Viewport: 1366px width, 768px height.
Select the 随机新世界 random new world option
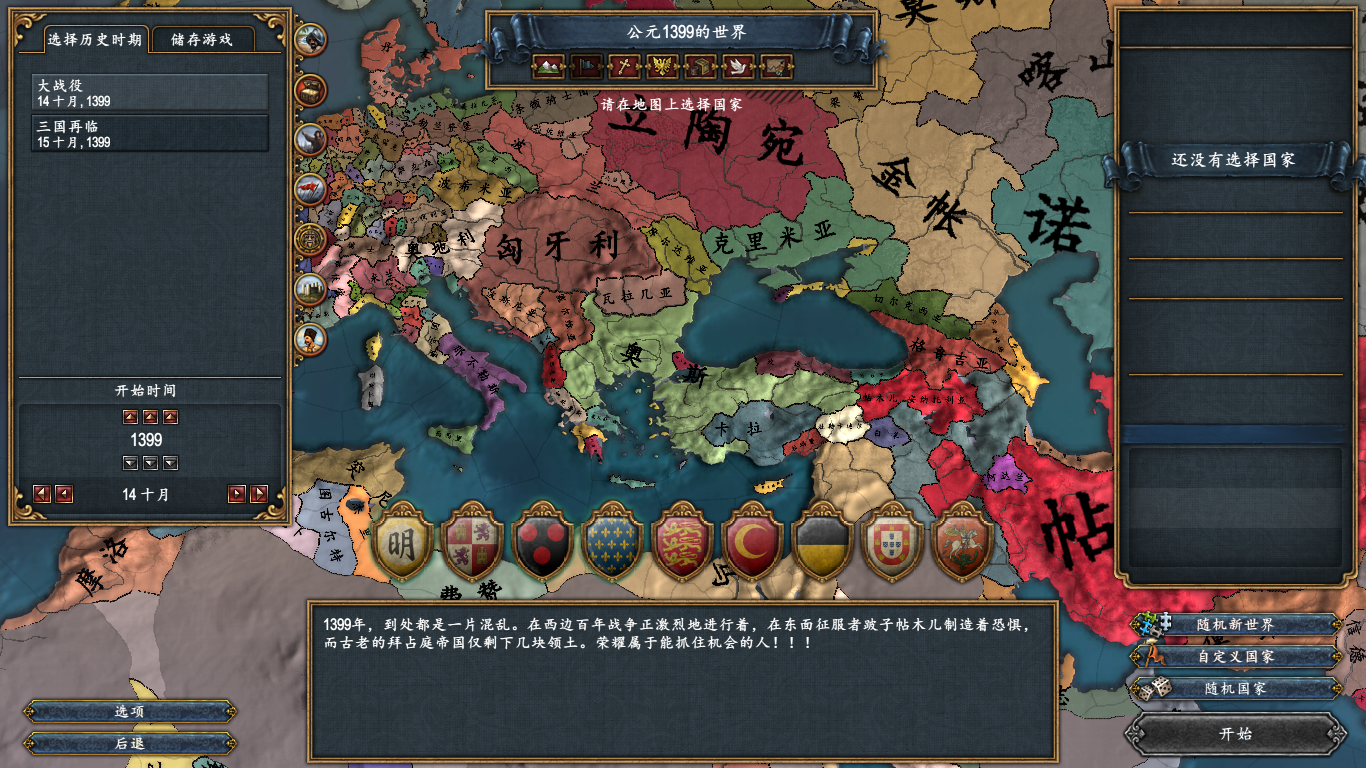click(1236, 625)
